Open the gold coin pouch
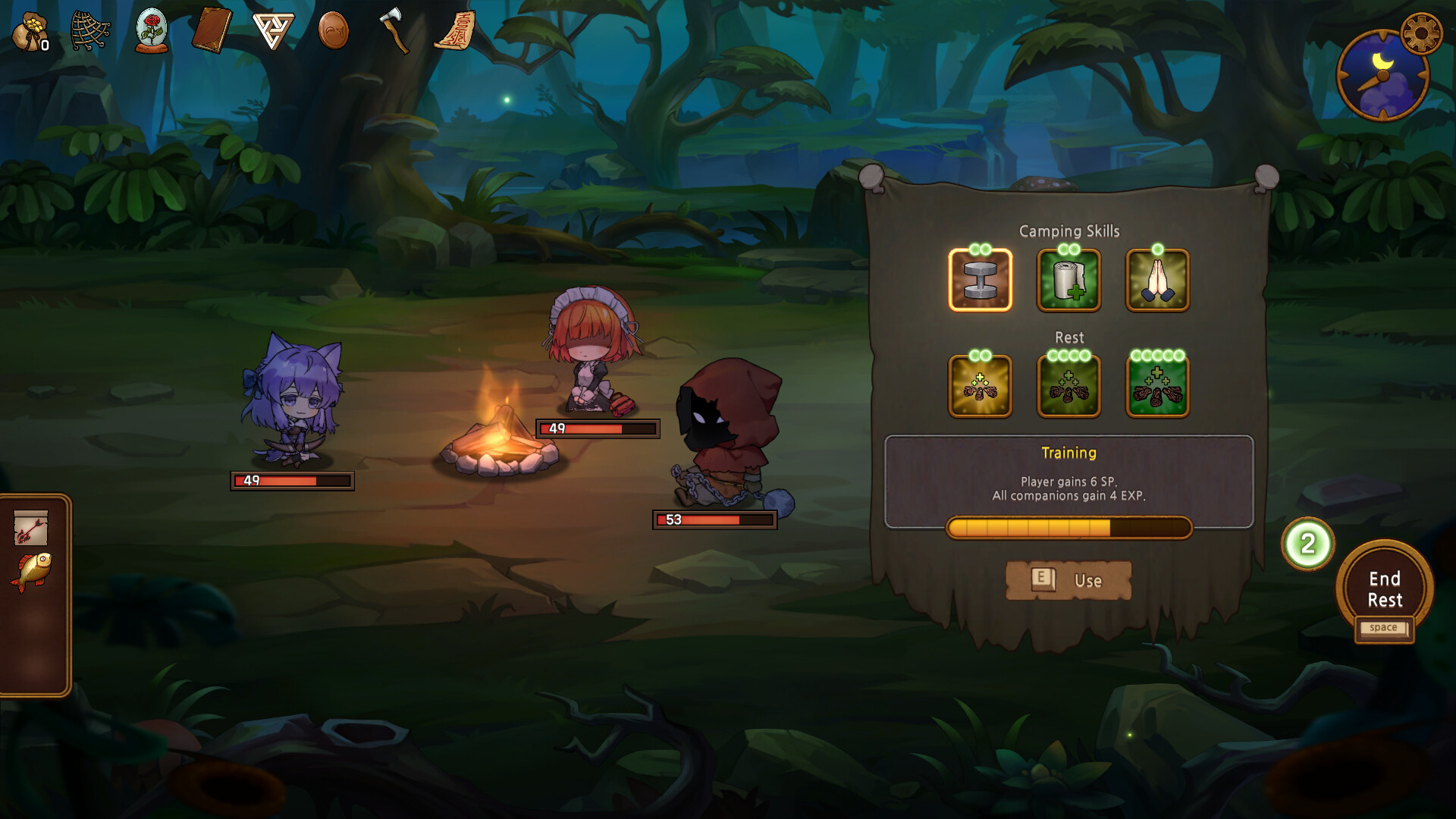This screenshot has height=819, width=1456. pyautogui.click(x=30, y=32)
